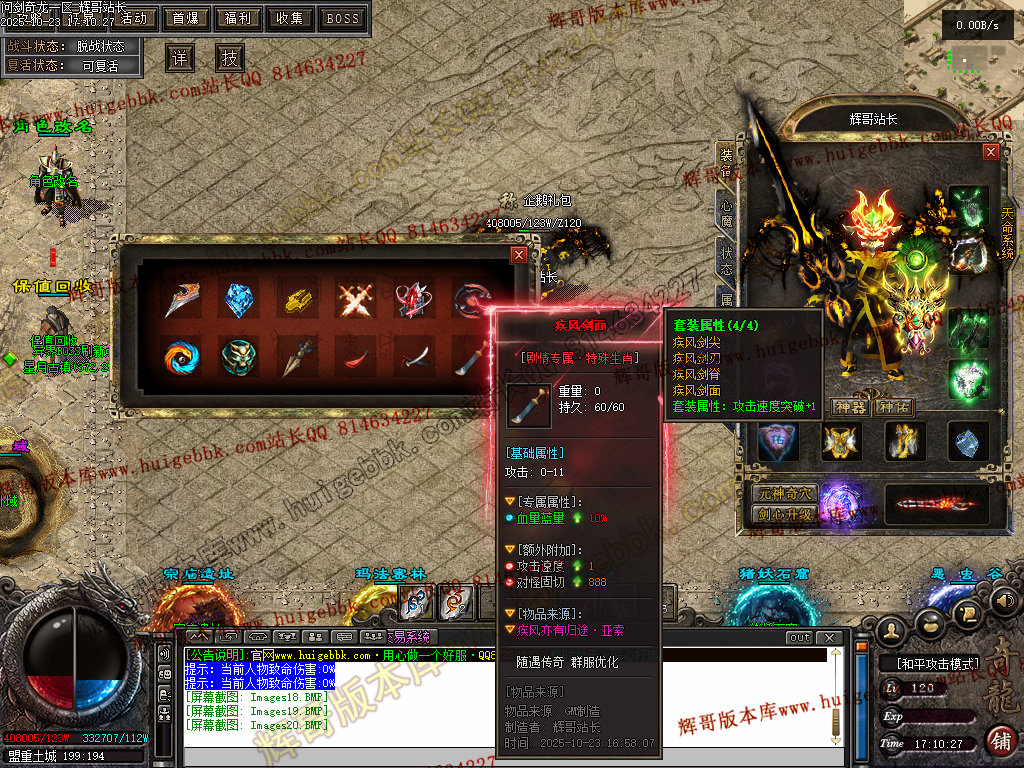Click the 技 skills button
Image resolution: width=1024 pixels, height=768 pixels.
coord(230,57)
